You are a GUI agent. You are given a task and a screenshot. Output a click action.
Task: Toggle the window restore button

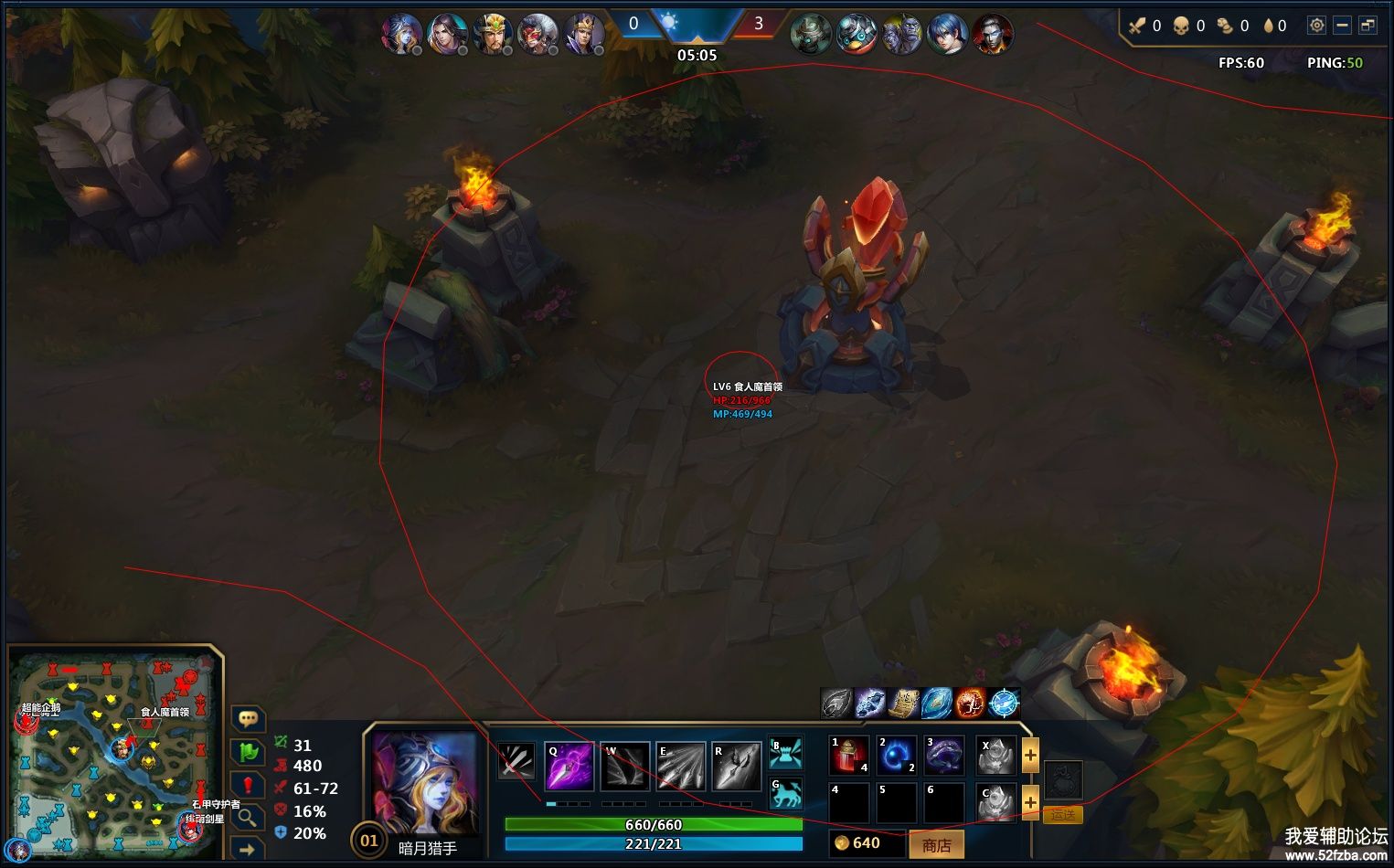coord(1367,26)
